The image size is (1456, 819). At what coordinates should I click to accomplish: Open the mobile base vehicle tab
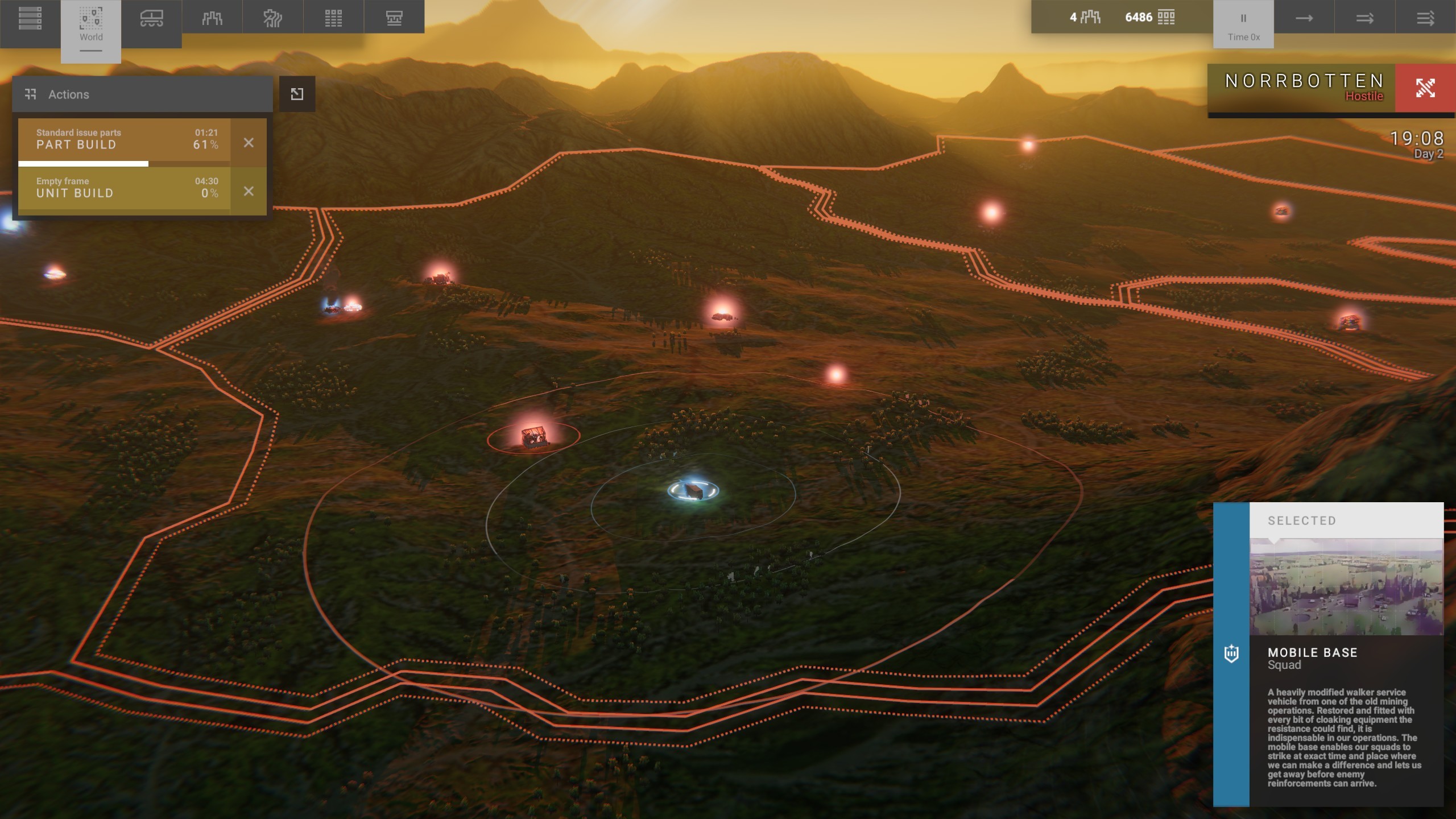(x=151, y=18)
